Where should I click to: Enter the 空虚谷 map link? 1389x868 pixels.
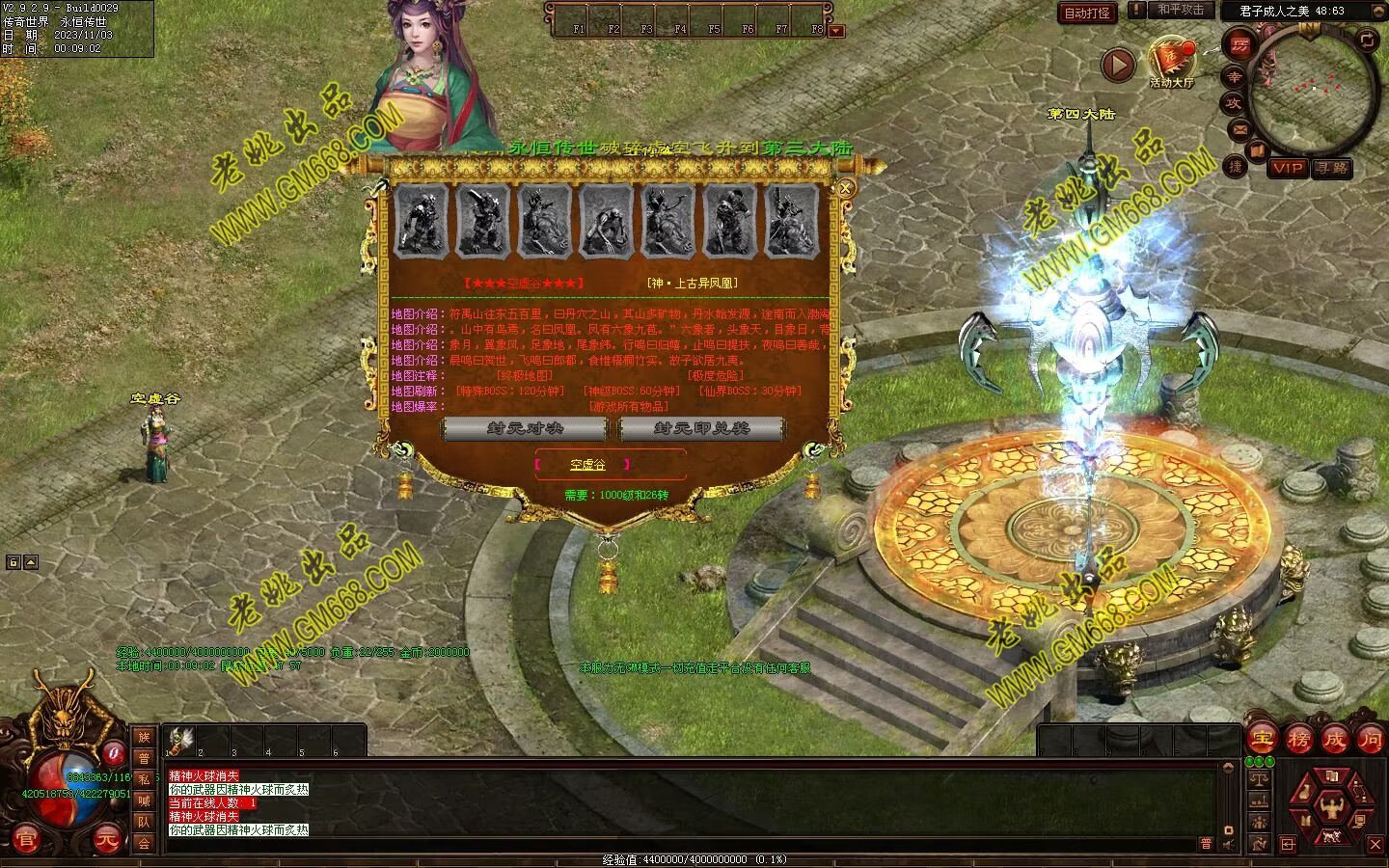tap(587, 465)
